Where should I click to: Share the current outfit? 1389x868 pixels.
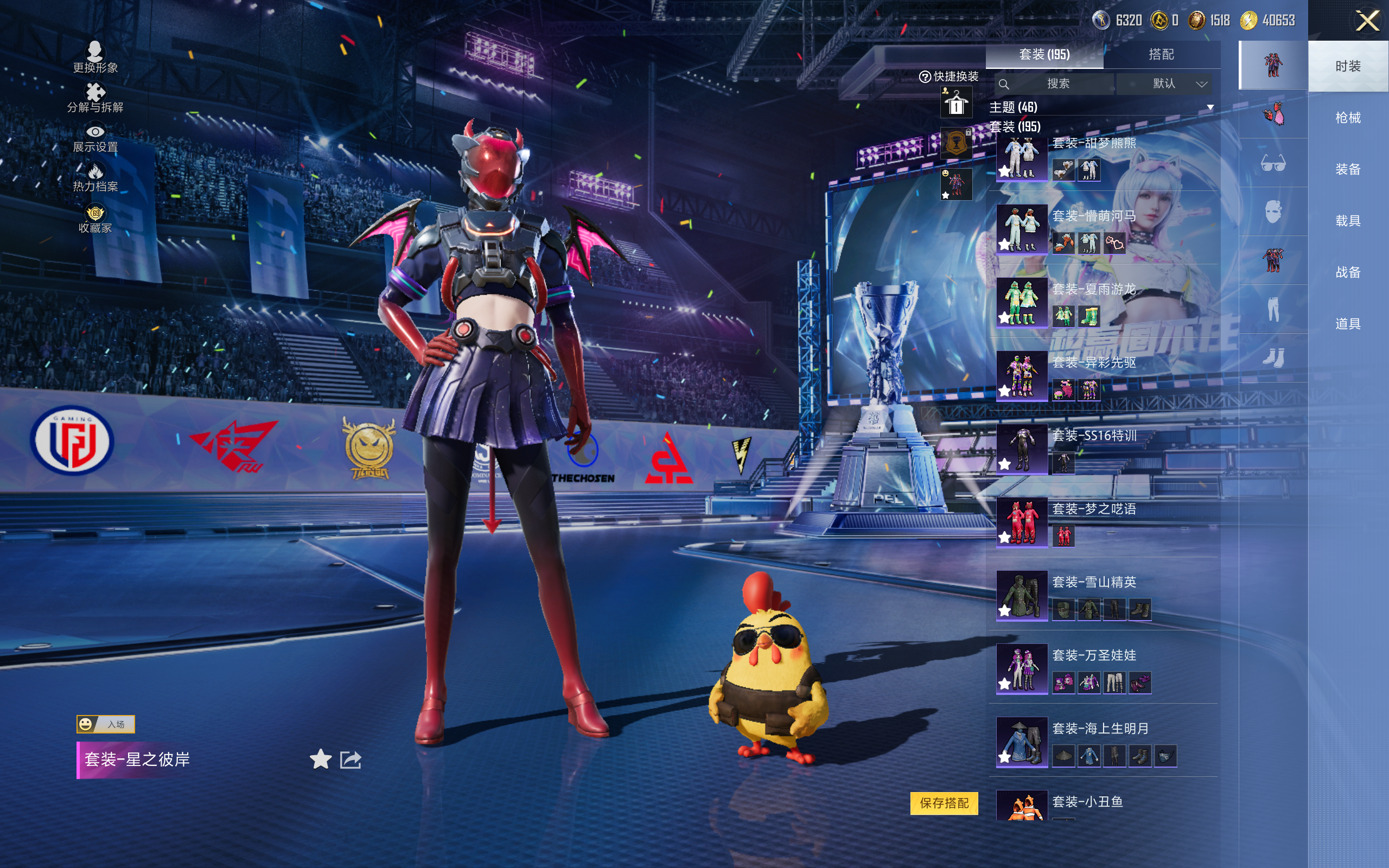pos(350,759)
